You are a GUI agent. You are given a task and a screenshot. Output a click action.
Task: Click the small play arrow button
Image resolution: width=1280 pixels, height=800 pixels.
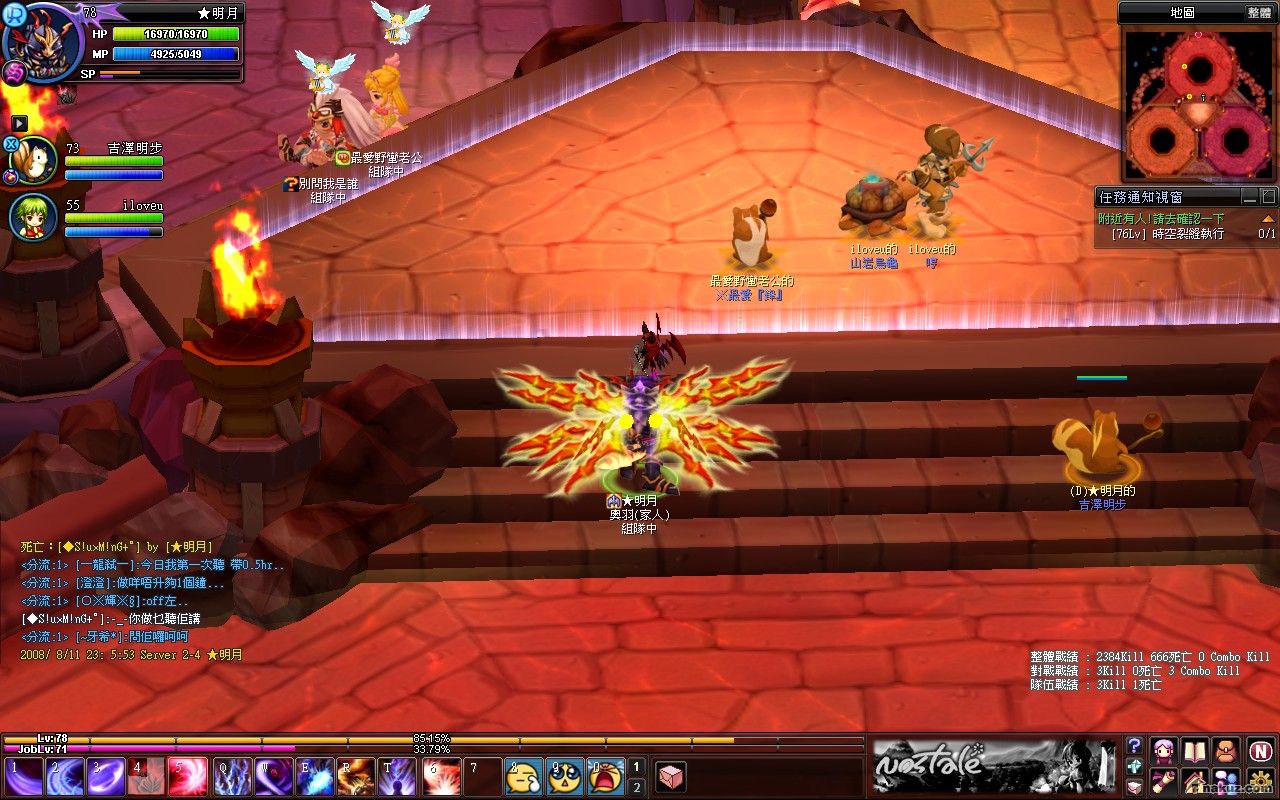[x=19, y=122]
